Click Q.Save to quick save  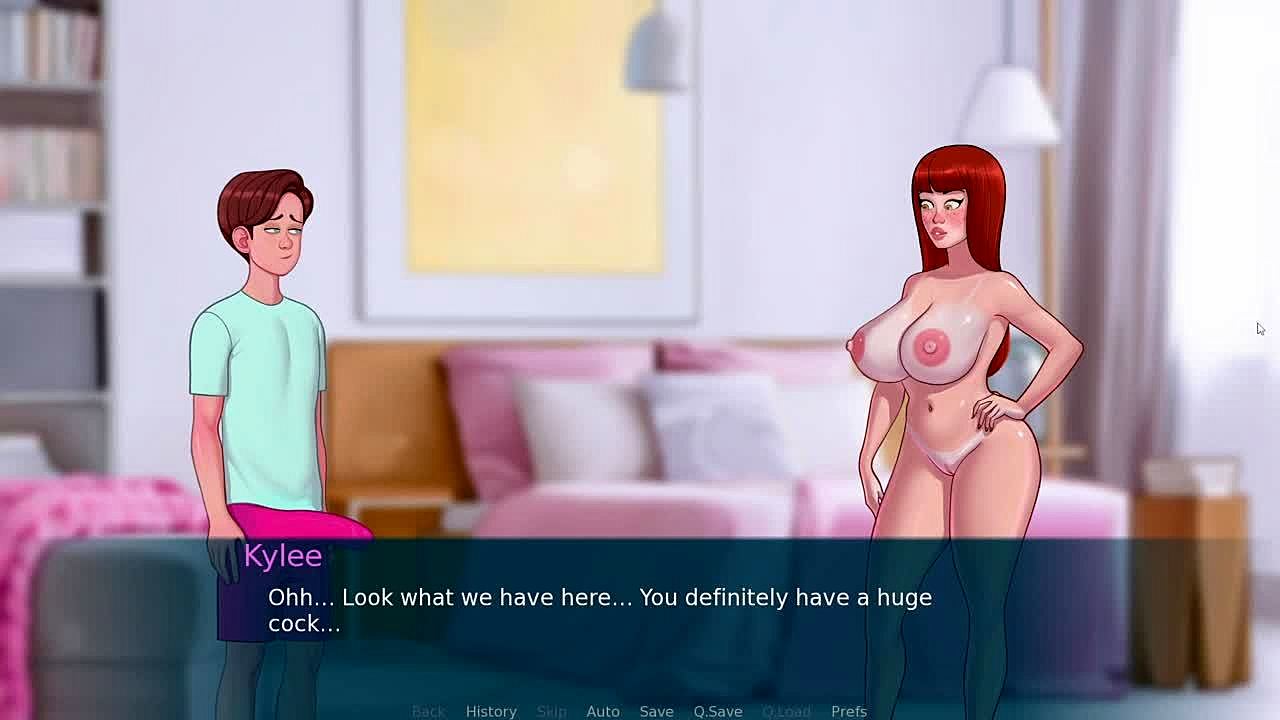pyautogui.click(x=718, y=711)
